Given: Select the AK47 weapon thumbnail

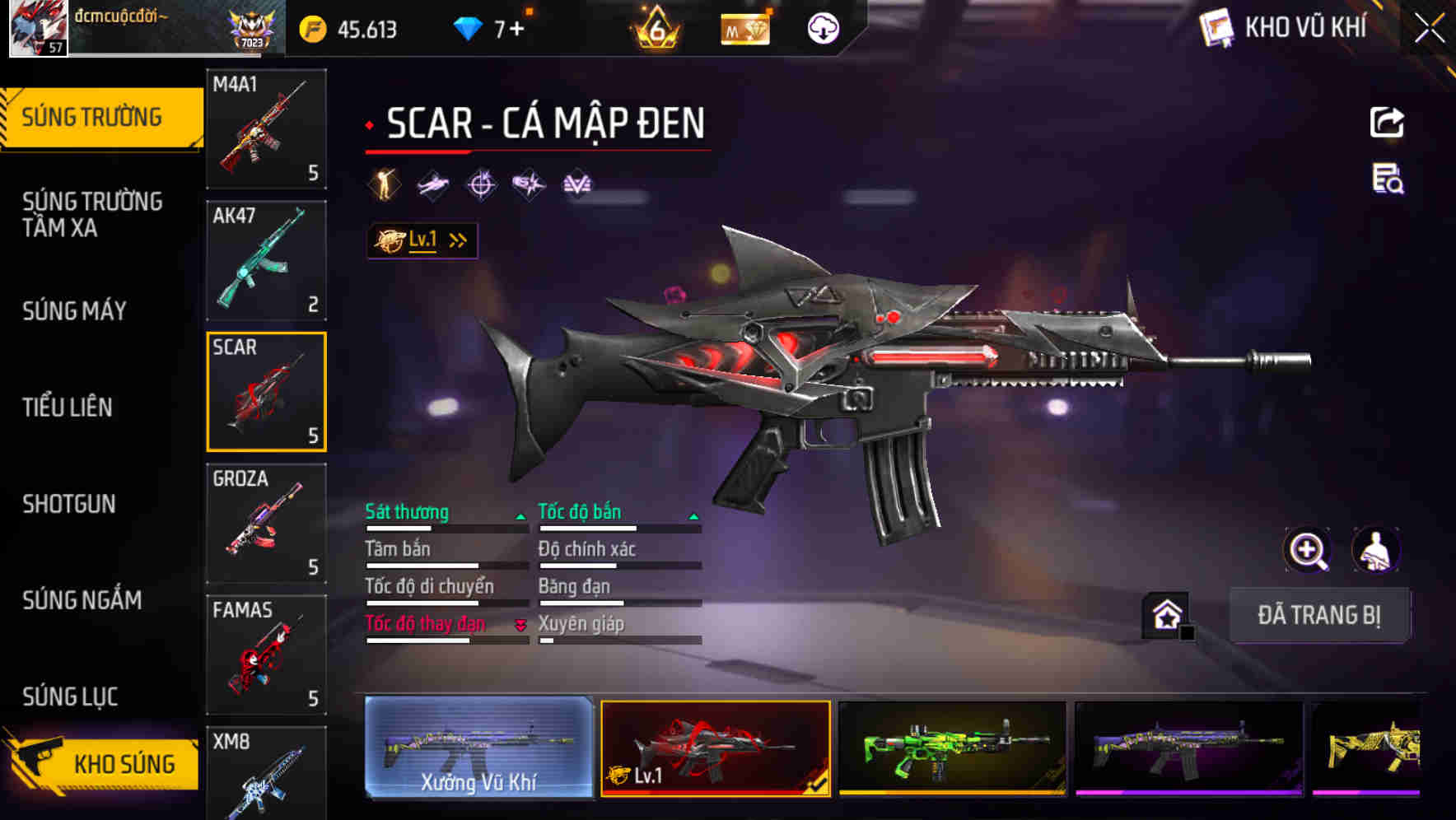Looking at the screenshot, I should click(x=265, y=261).
